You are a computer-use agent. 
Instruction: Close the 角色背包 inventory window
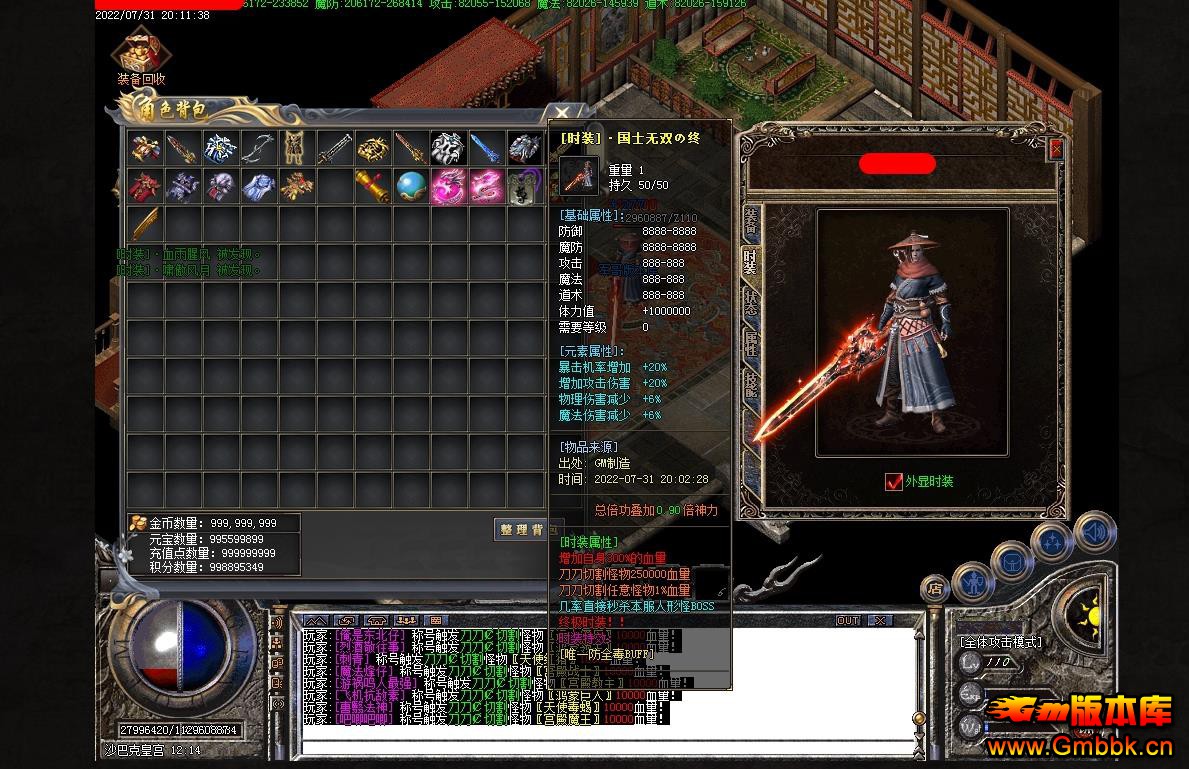click(x=562, y=114)
